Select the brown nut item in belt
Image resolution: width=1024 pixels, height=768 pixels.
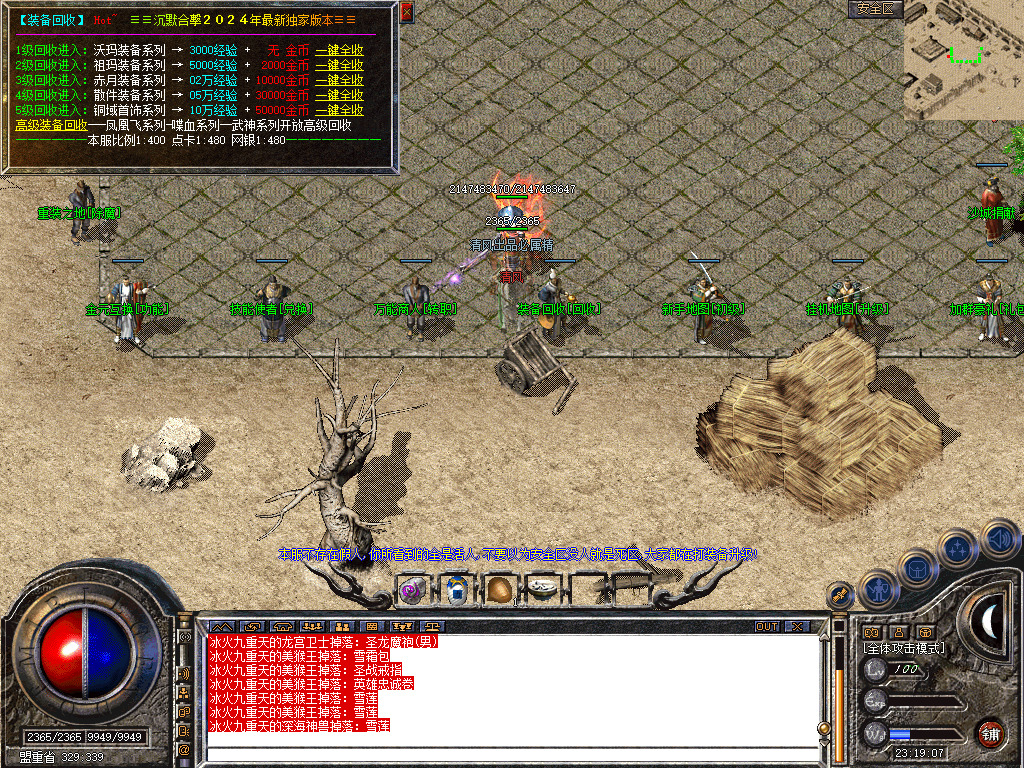[x=500, y=590]
